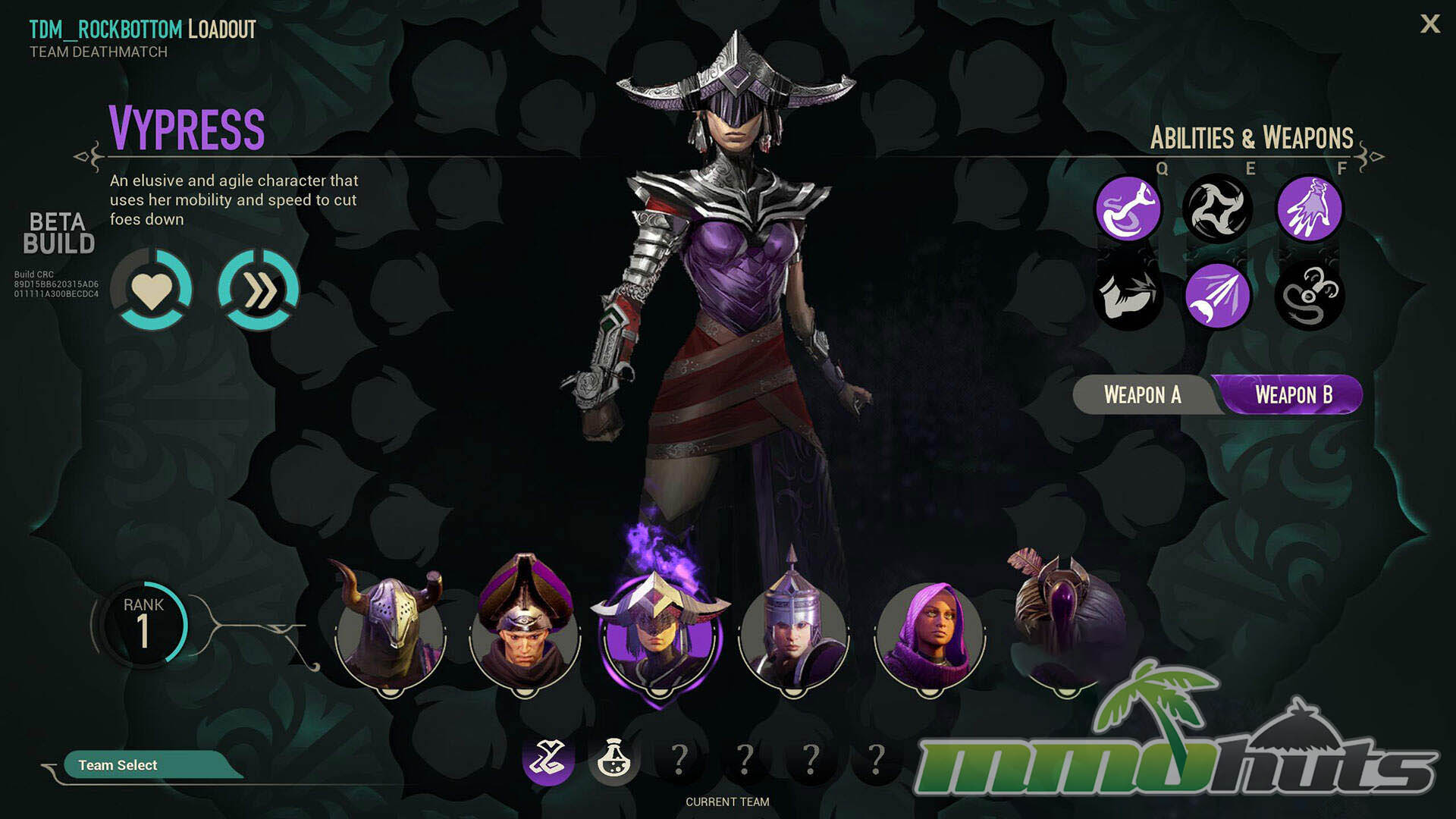Image resolution: width=1456 pixels, height=819 pixels.
Task: Open Team Select
Action: pos(118,765)
